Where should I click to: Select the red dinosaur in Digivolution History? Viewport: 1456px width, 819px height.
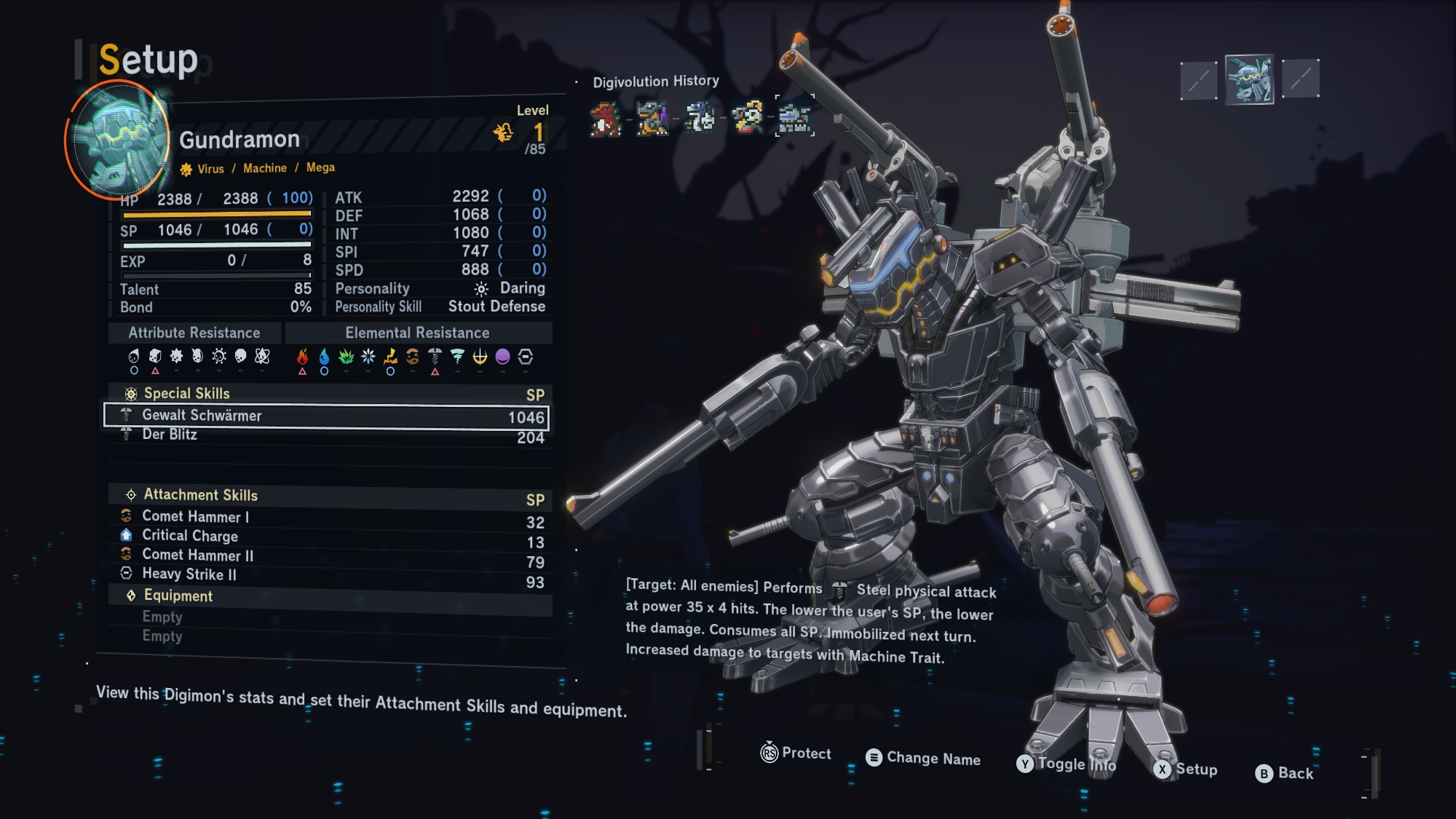(x=606, y=119)
